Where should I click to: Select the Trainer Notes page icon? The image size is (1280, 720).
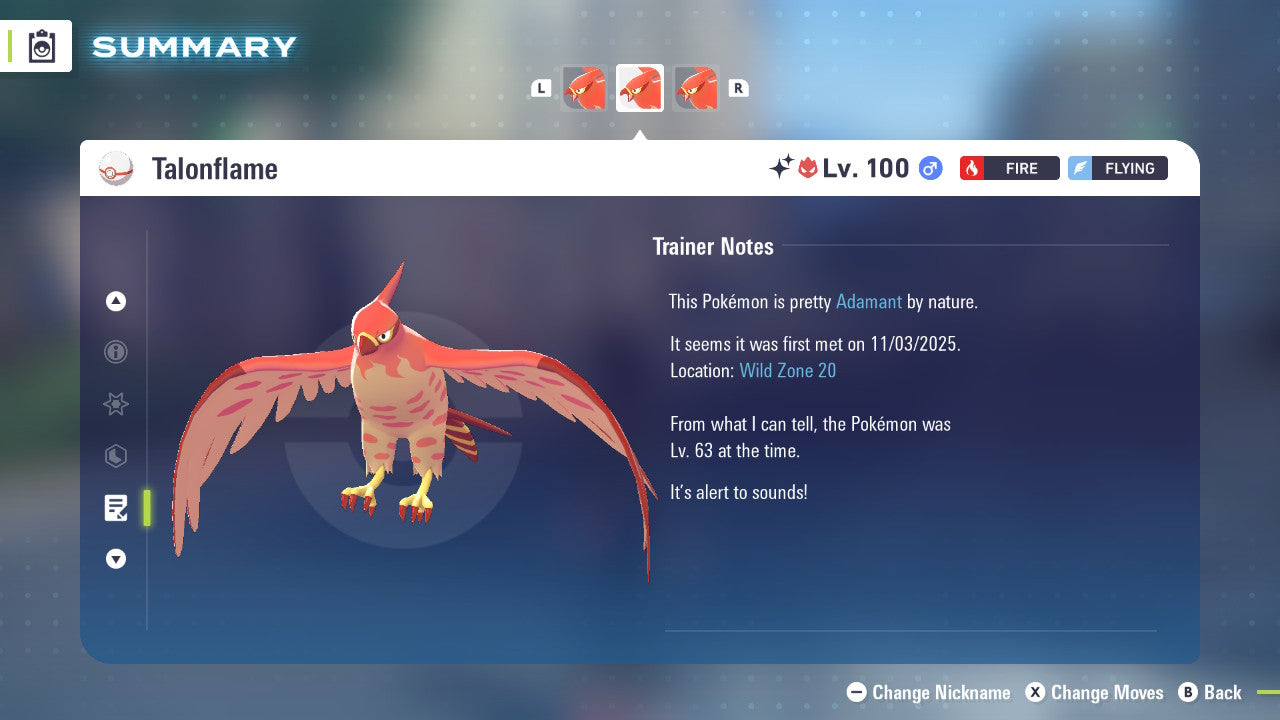[x=115, y=508]
